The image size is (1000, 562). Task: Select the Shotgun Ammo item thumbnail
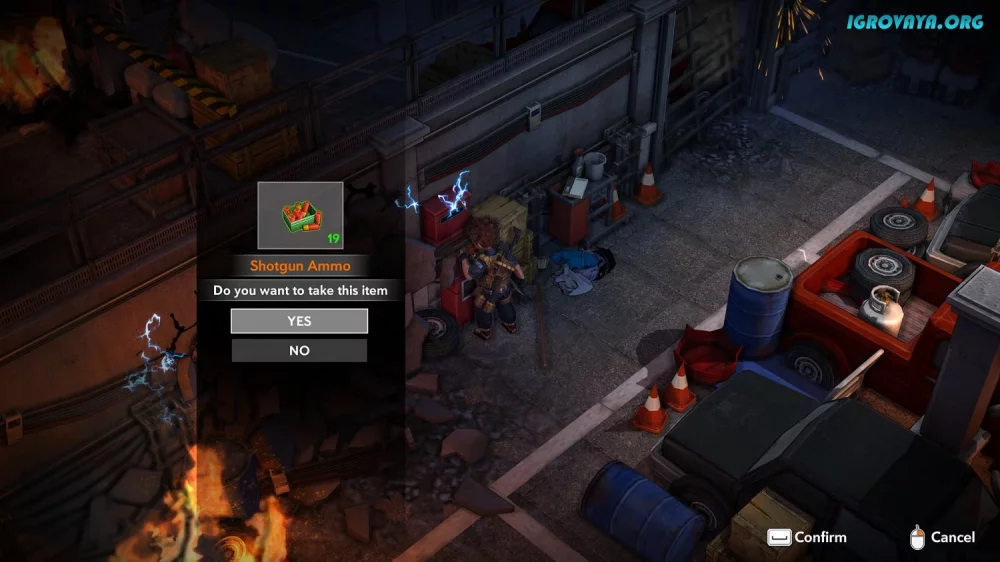pos(300,215)
